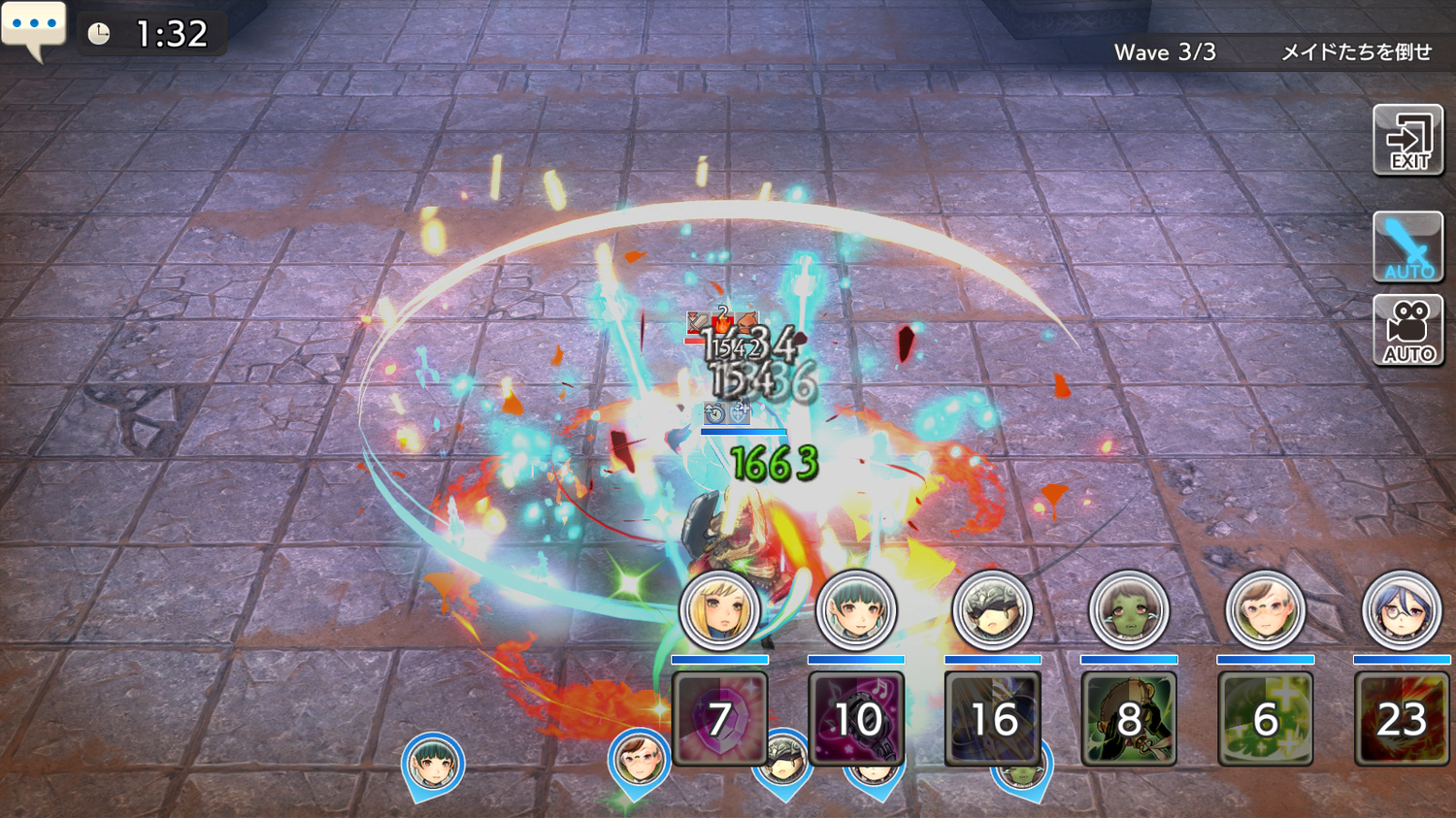Select the elderly glasses character portrait

pos(1265,610)
